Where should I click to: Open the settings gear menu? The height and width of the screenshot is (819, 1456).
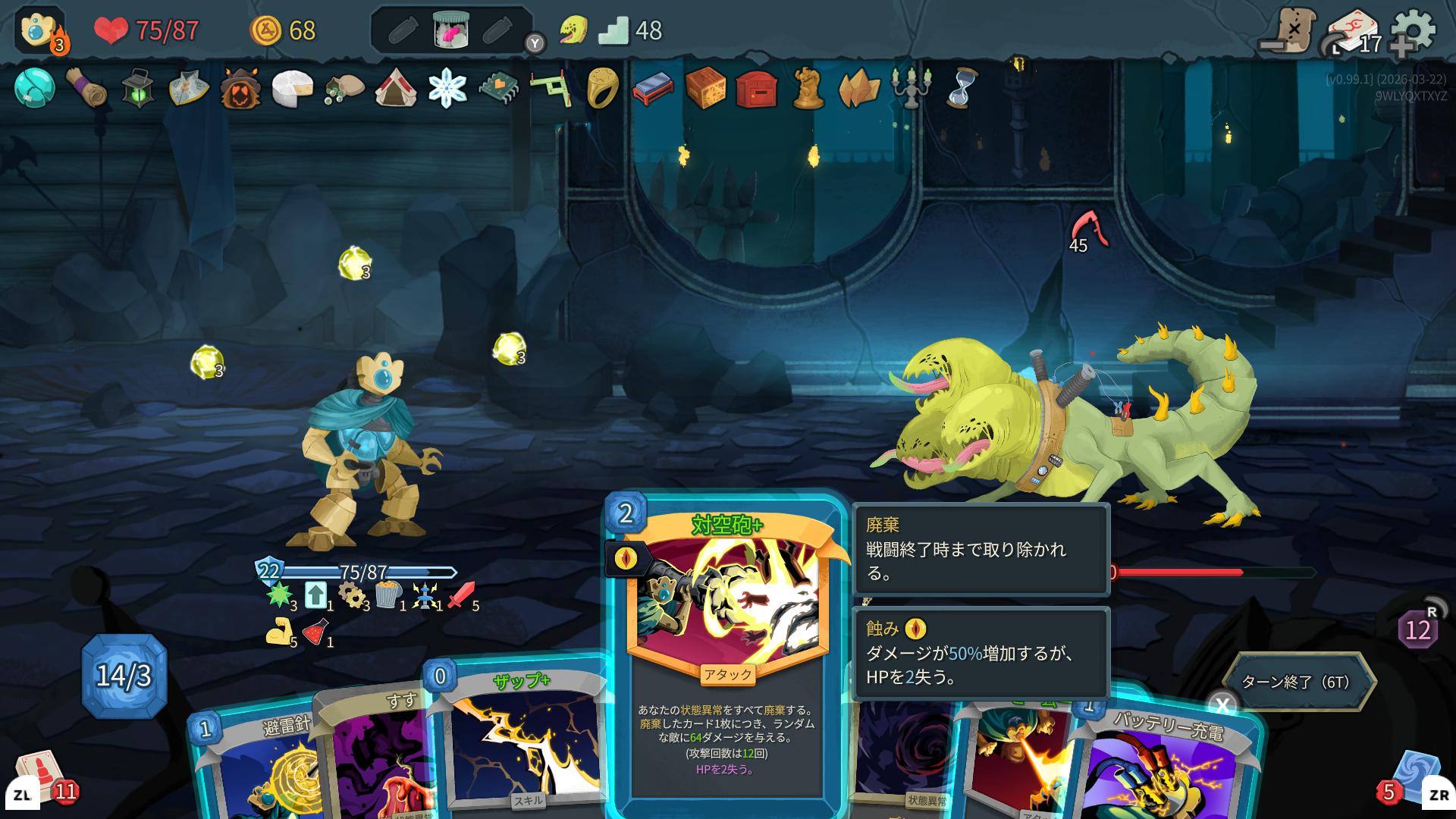(1412, 30)
